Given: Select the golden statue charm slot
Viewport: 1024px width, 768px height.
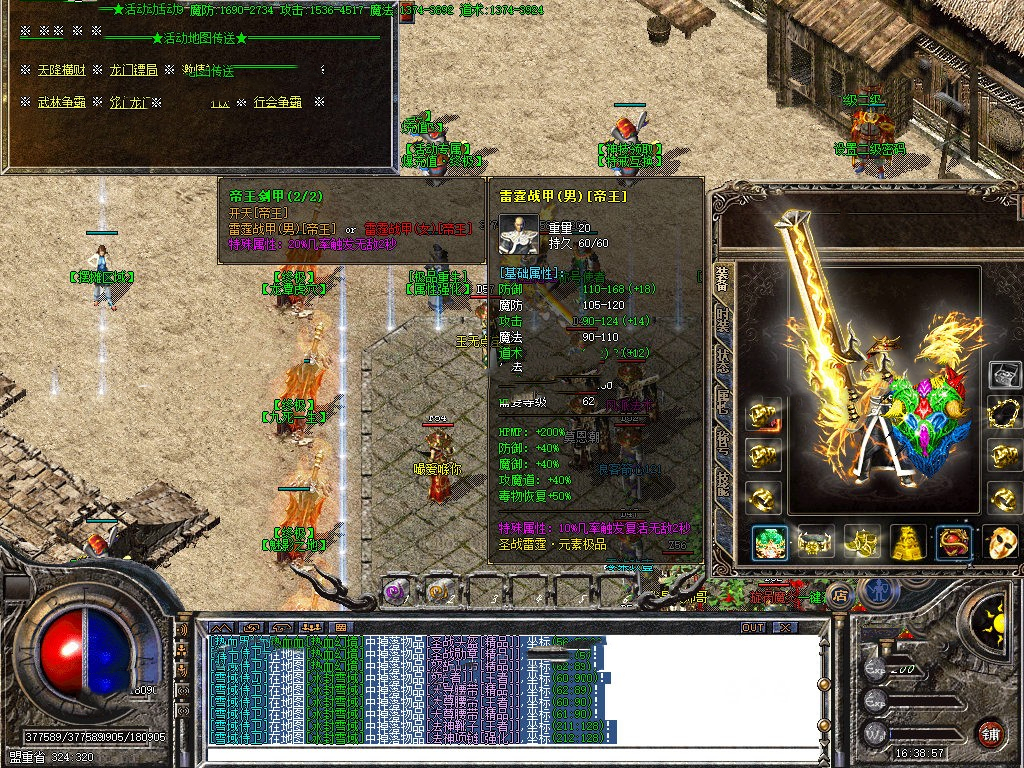Looking at the screenshot, I should [907, 542].
